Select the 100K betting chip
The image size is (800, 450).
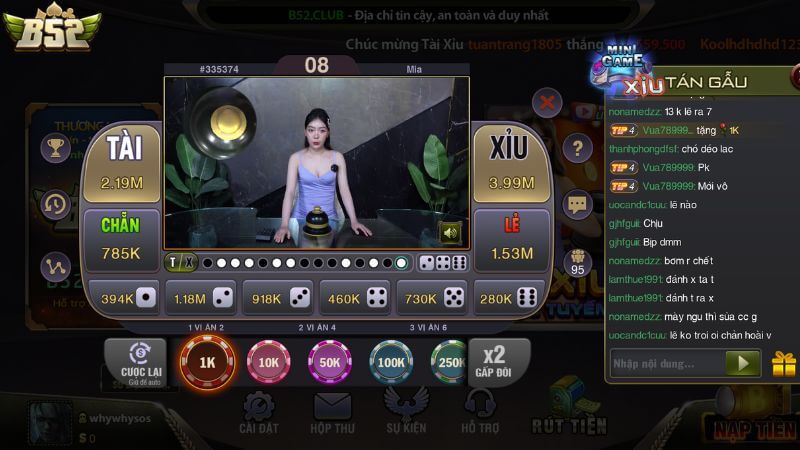pos(391,362)
